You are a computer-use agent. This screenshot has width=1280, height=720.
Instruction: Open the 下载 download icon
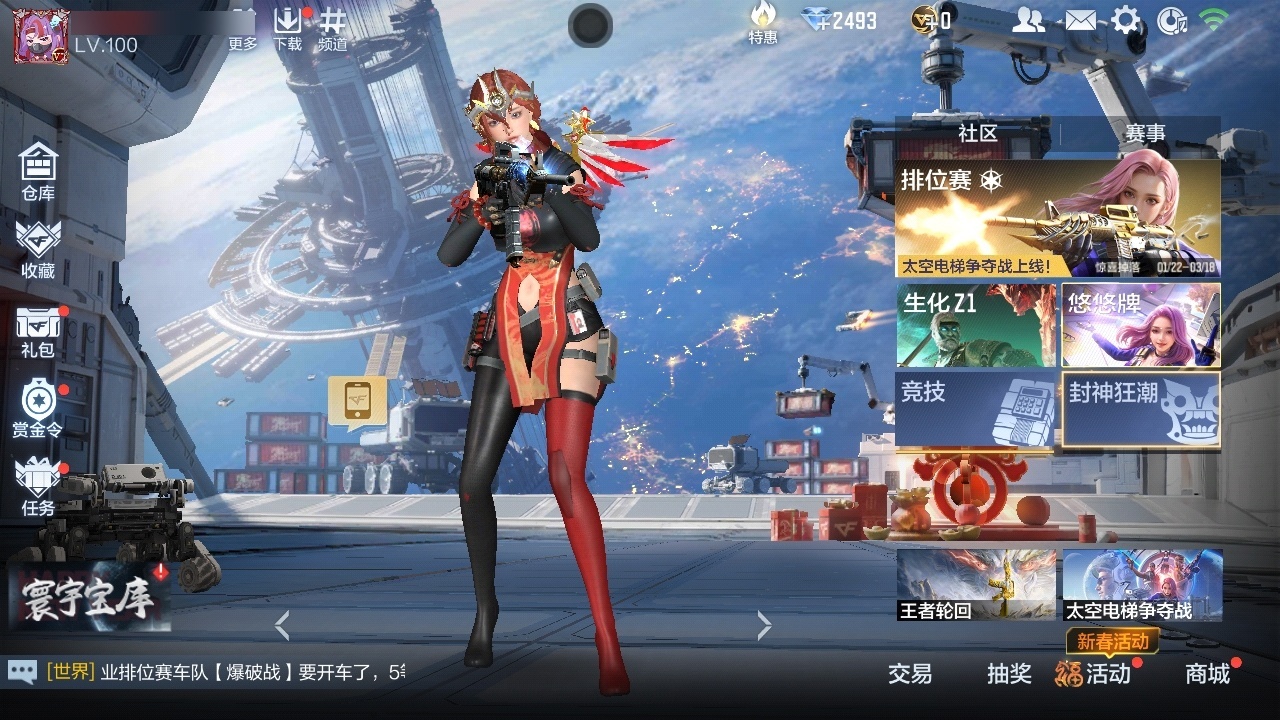287,27
